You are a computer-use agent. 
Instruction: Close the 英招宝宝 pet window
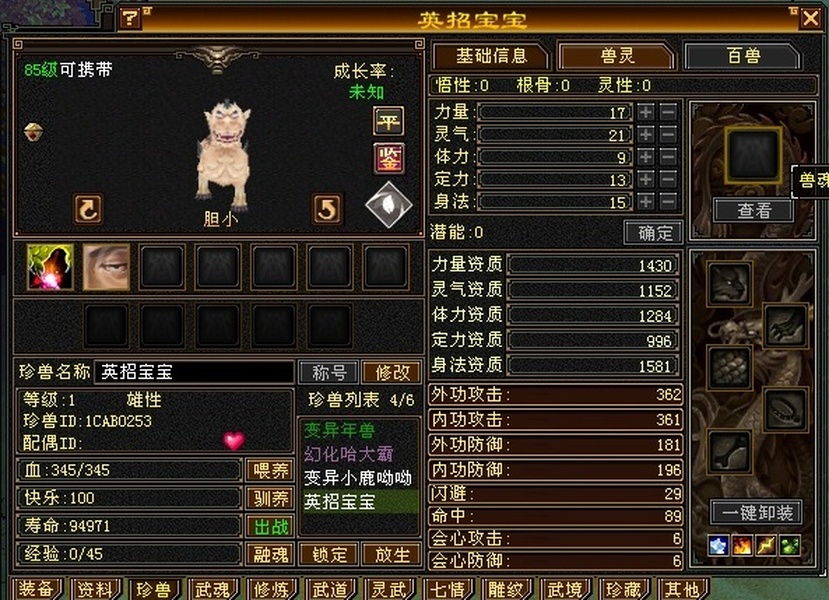[x=809, y=17]
